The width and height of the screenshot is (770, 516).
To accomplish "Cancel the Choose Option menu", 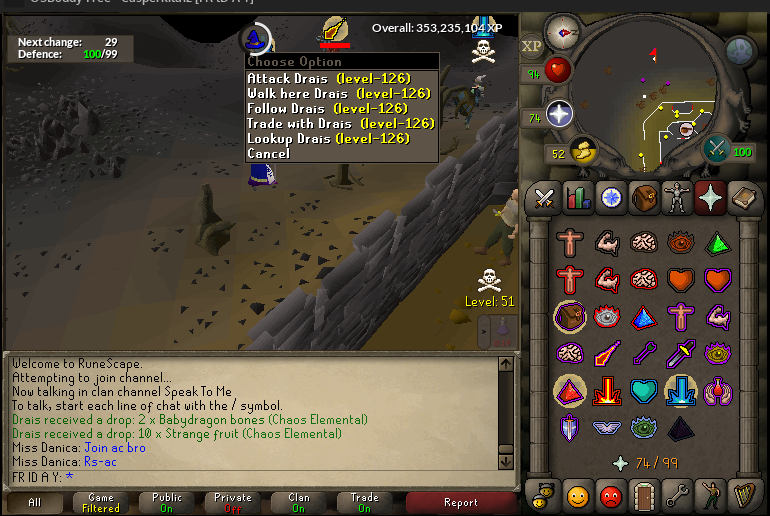I will click(x=268, y=153).
